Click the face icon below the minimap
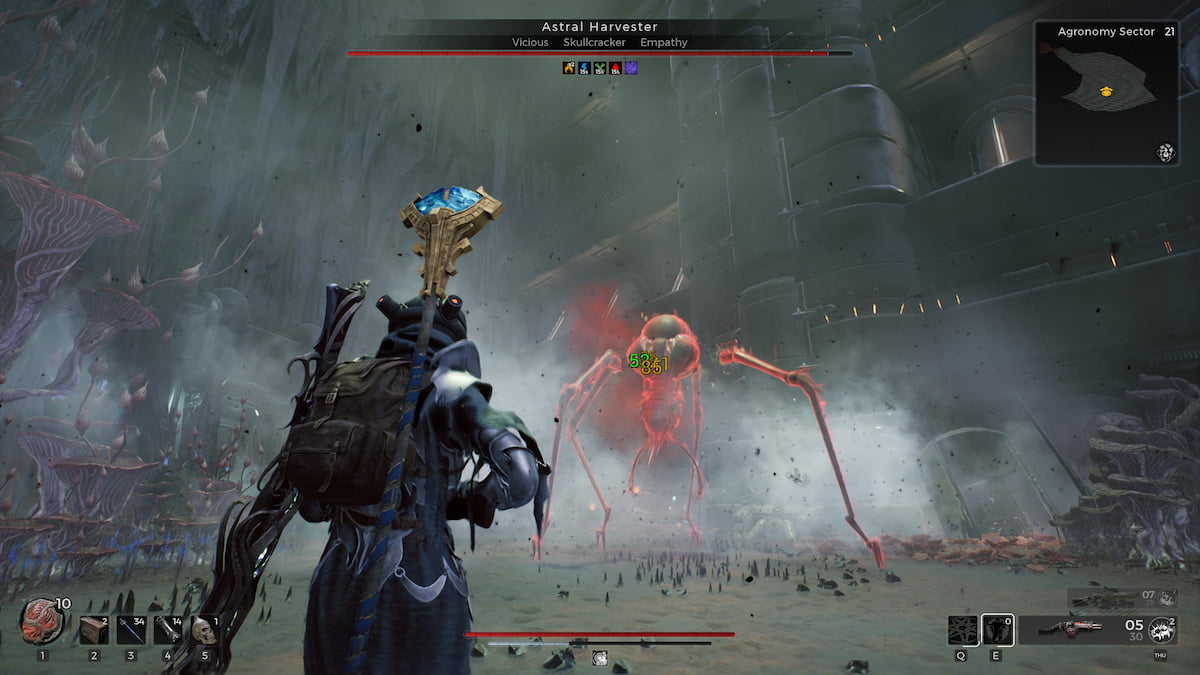Image resolution: width=1200 pixels, height=675 pixels. 1165,152
